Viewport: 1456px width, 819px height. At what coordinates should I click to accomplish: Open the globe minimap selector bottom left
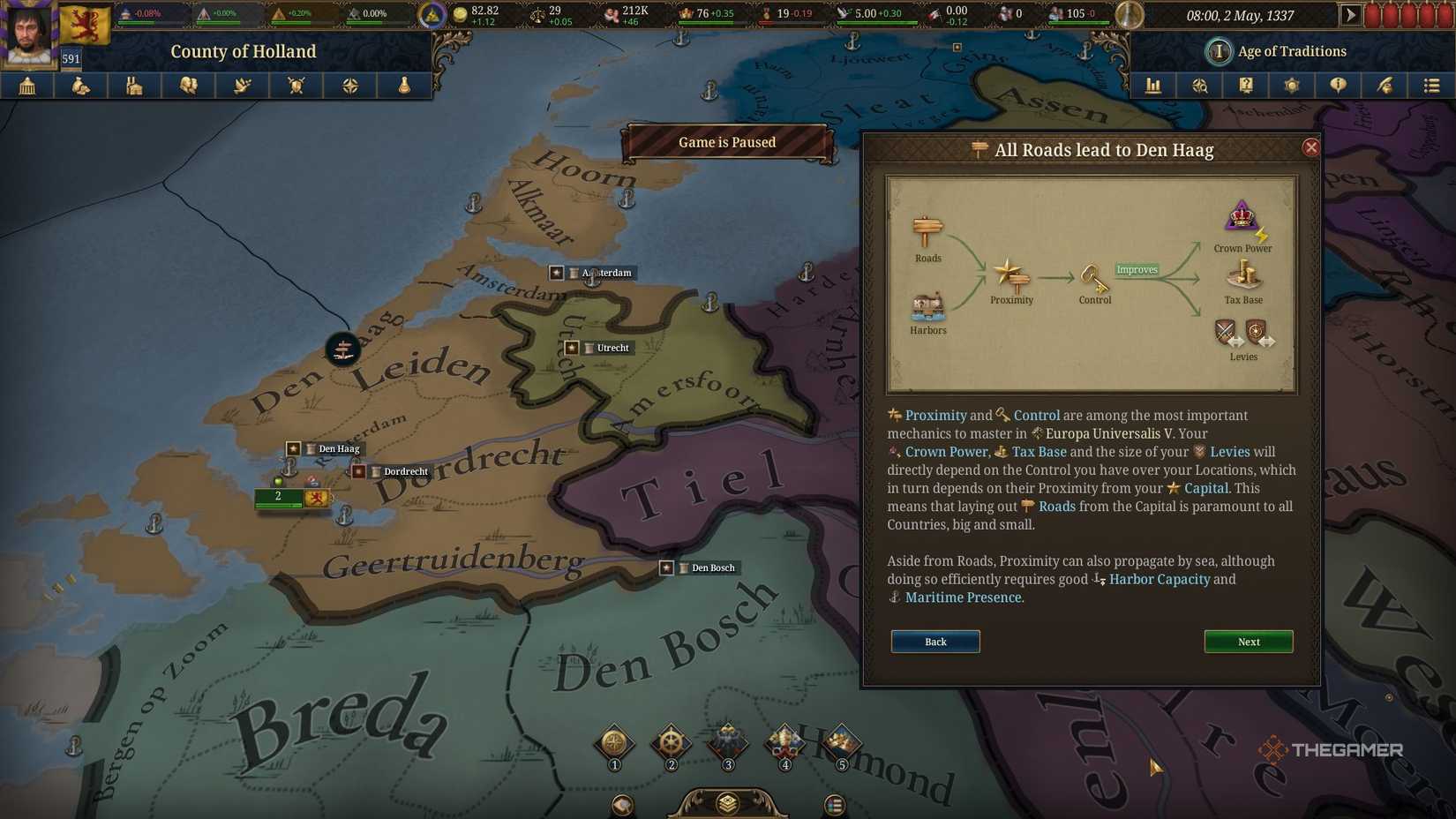(624, 804)
